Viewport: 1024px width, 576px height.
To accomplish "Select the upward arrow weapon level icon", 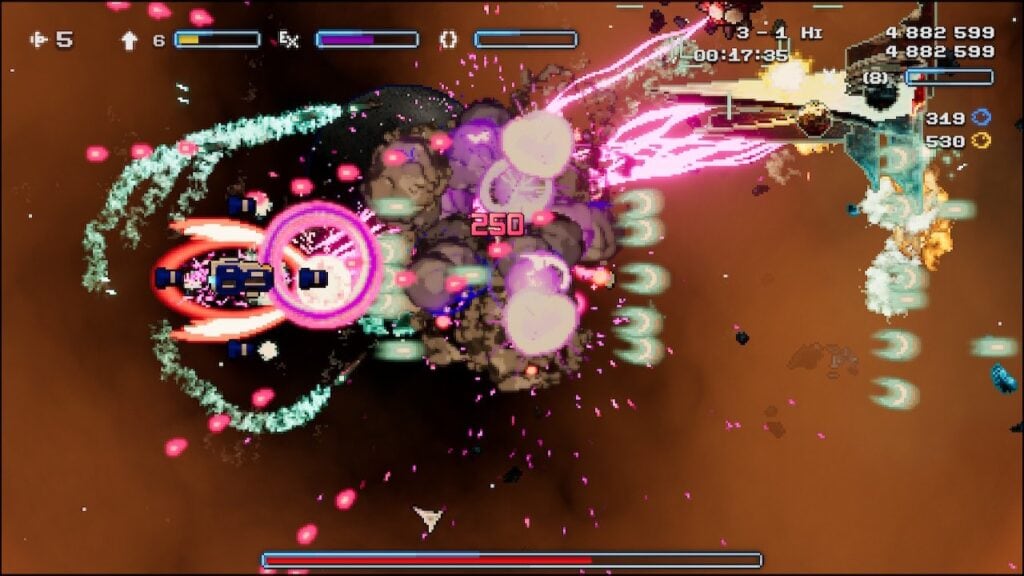I will tap(129, 40).
